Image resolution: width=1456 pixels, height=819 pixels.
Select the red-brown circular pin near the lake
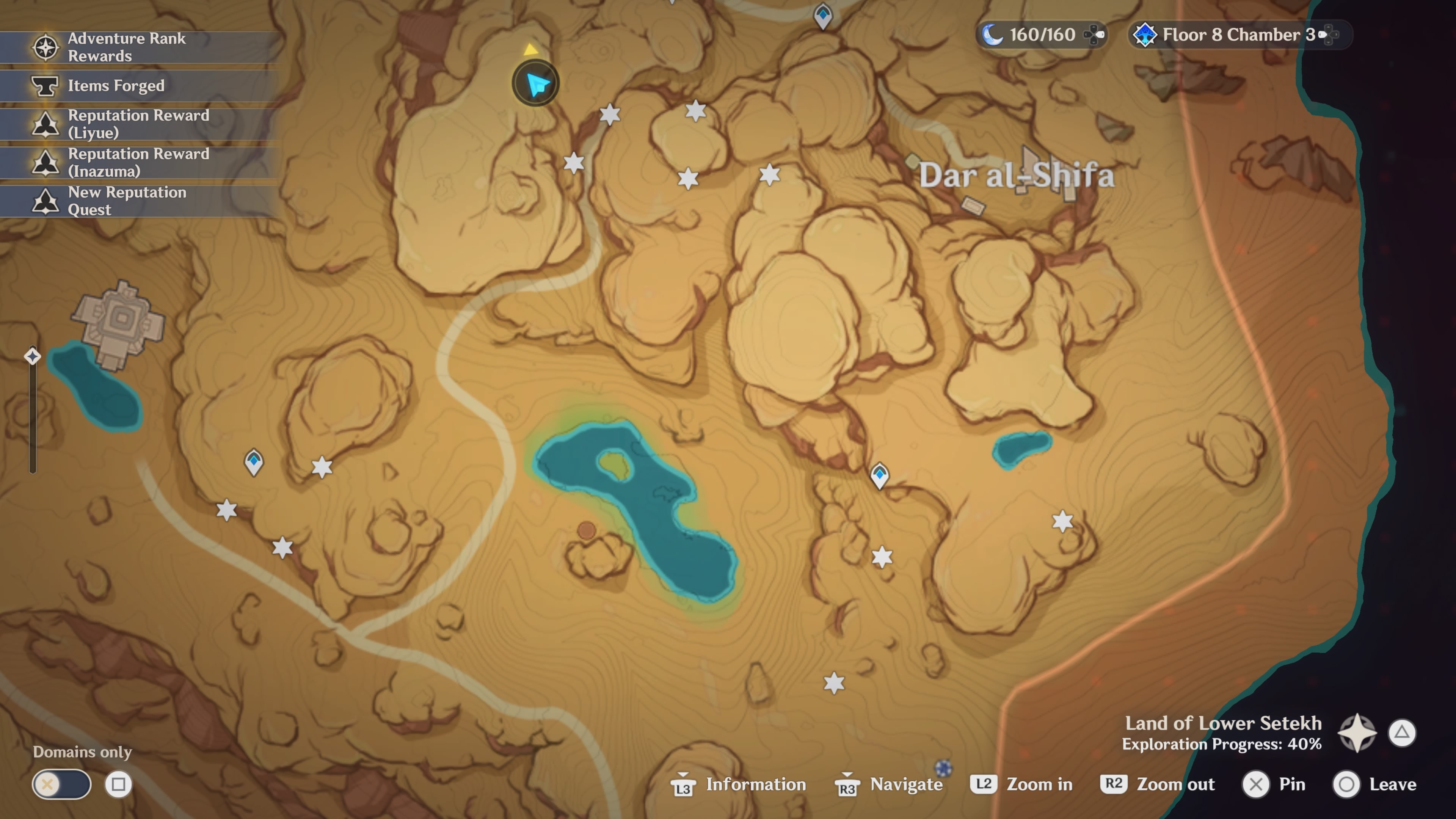pos(587,530)
